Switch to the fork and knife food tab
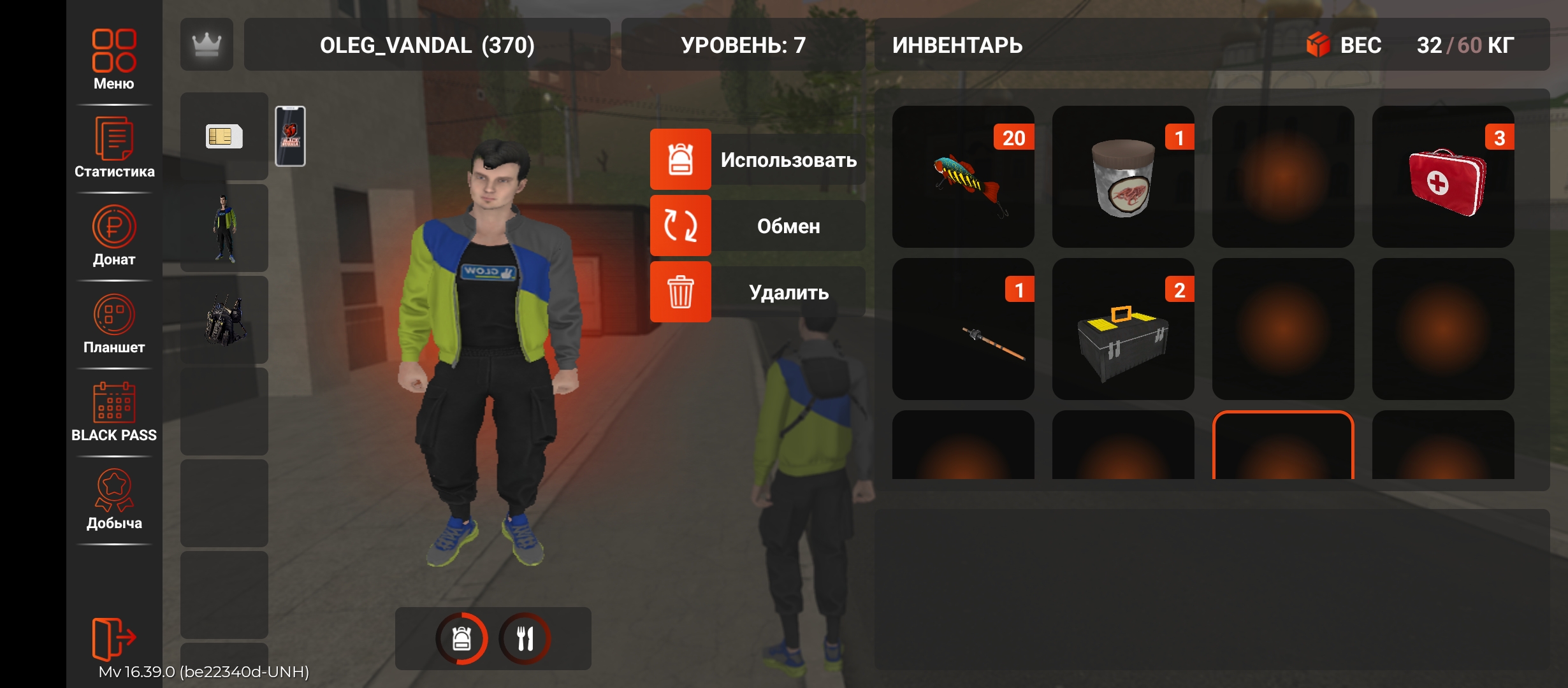The height and width of the screenshot is (688, 1568). pyautogui.click(x=525, y=638)
